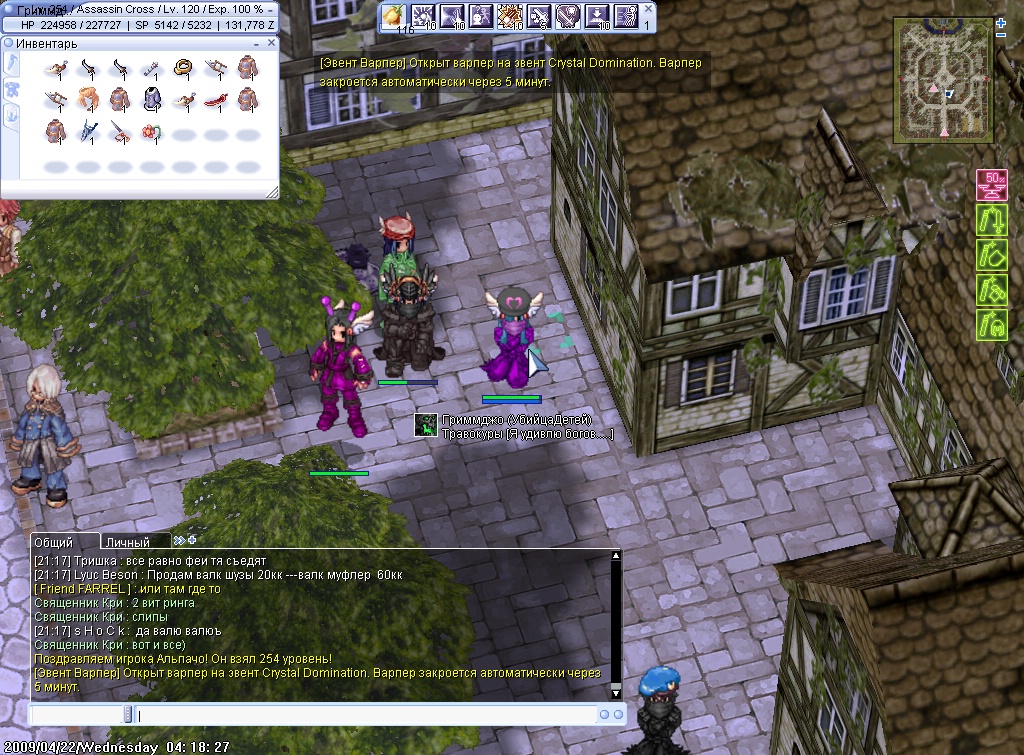This screenshot has height=755, width=1024.
Task: Select the red flower item in inventory
Action: [x=151, y=131]
